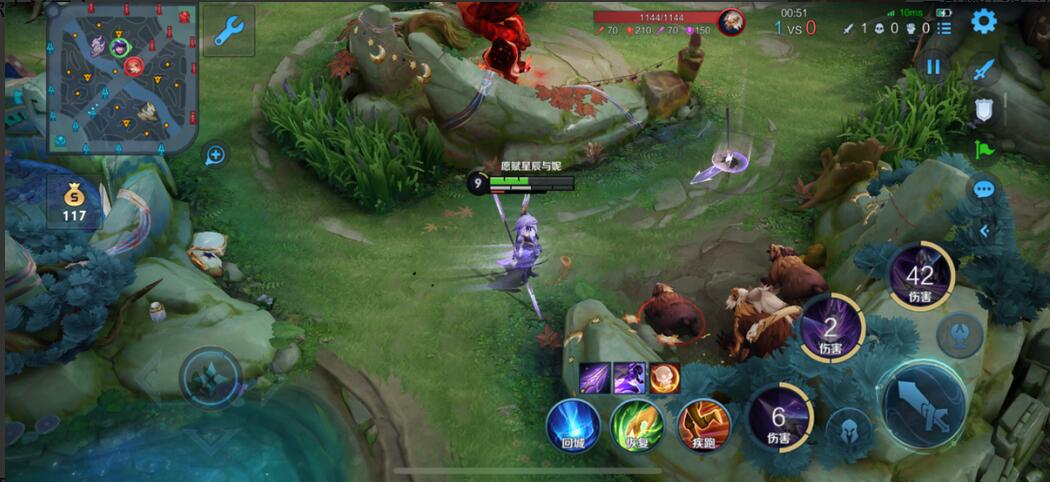1050x482 pixels.
Task: Send the shield defend signal
Action: point(984,110)
